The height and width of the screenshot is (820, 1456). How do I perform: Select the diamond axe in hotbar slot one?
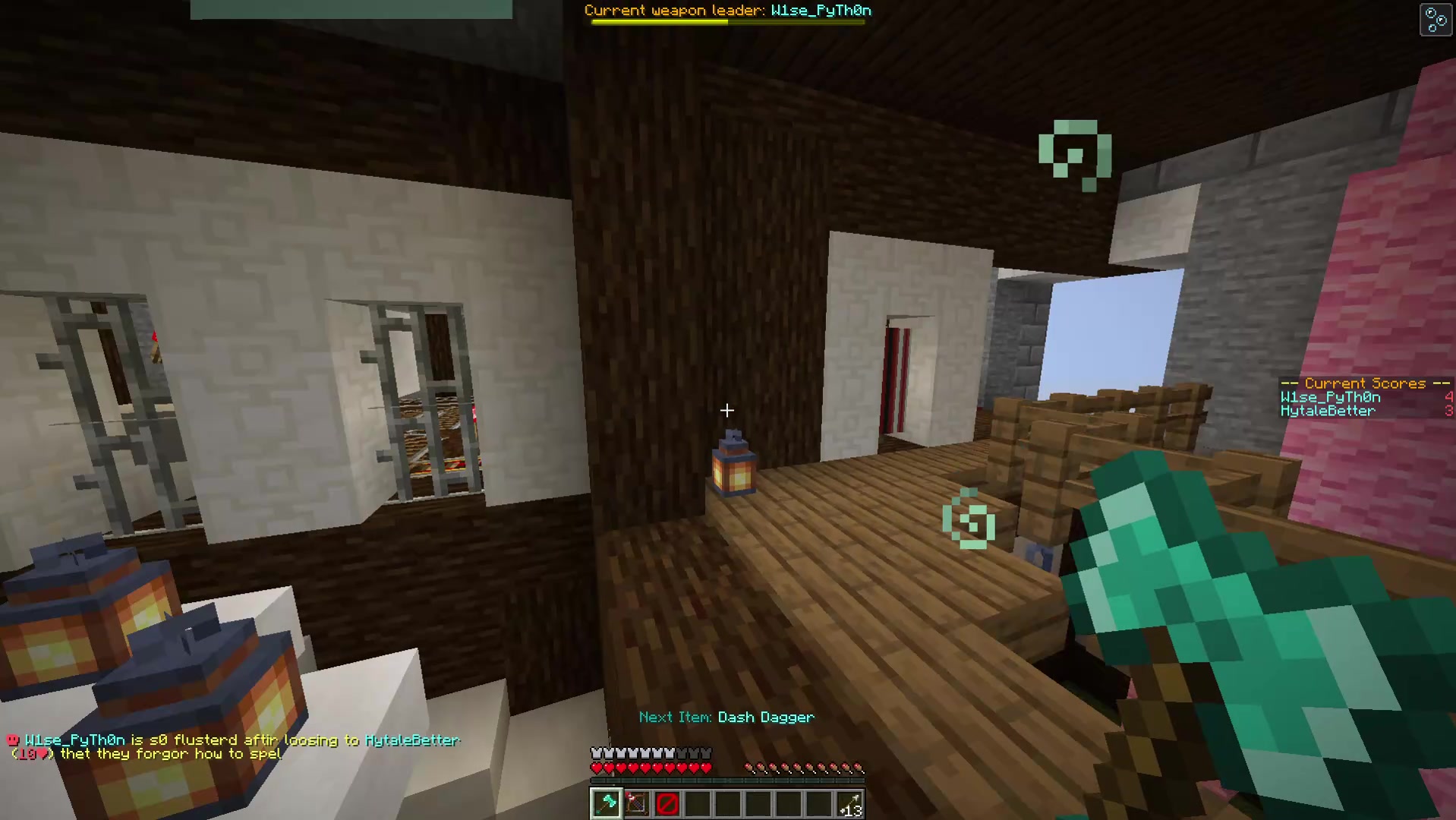coord(606,803)
